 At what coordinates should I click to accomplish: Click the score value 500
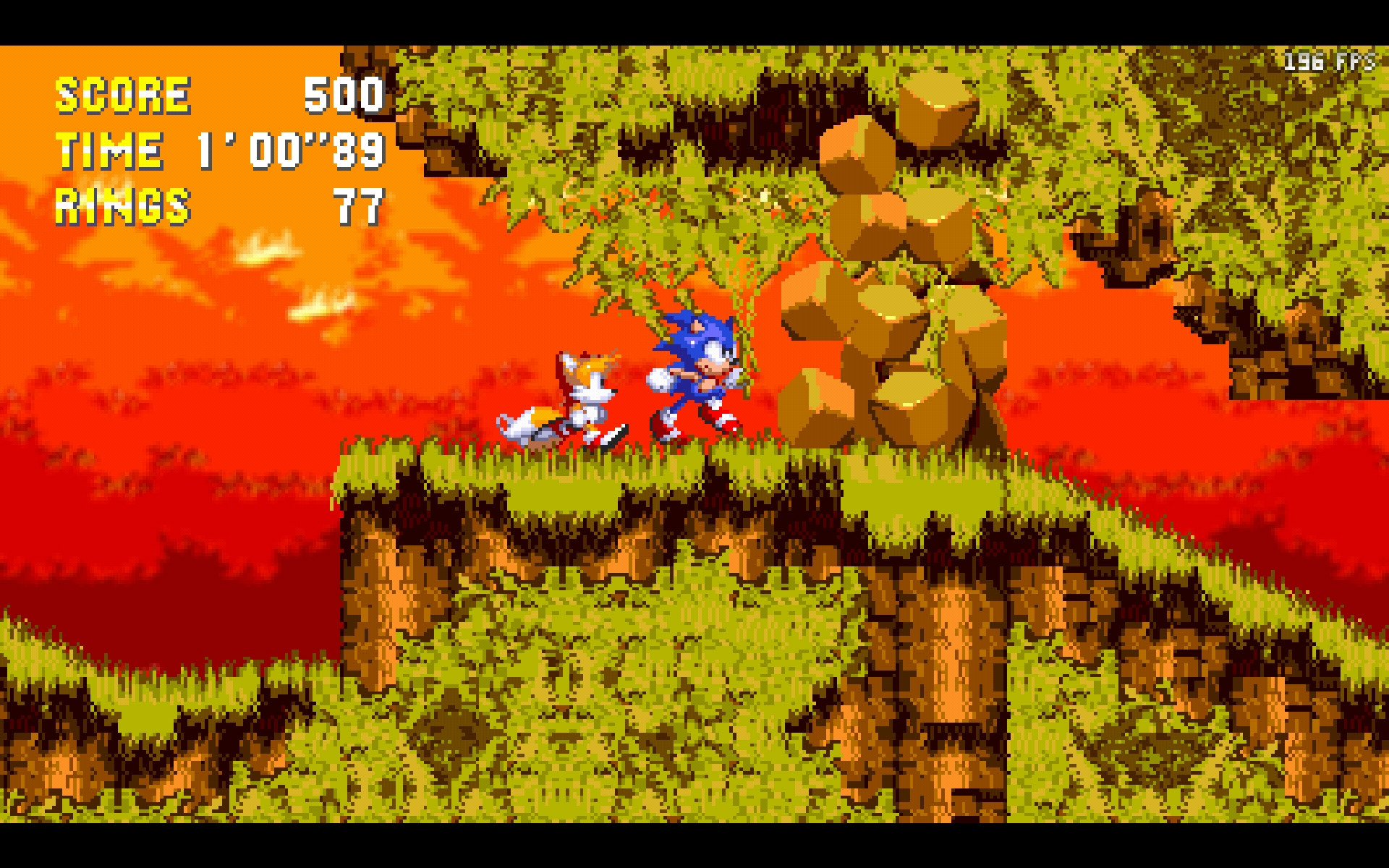(344, 96)
